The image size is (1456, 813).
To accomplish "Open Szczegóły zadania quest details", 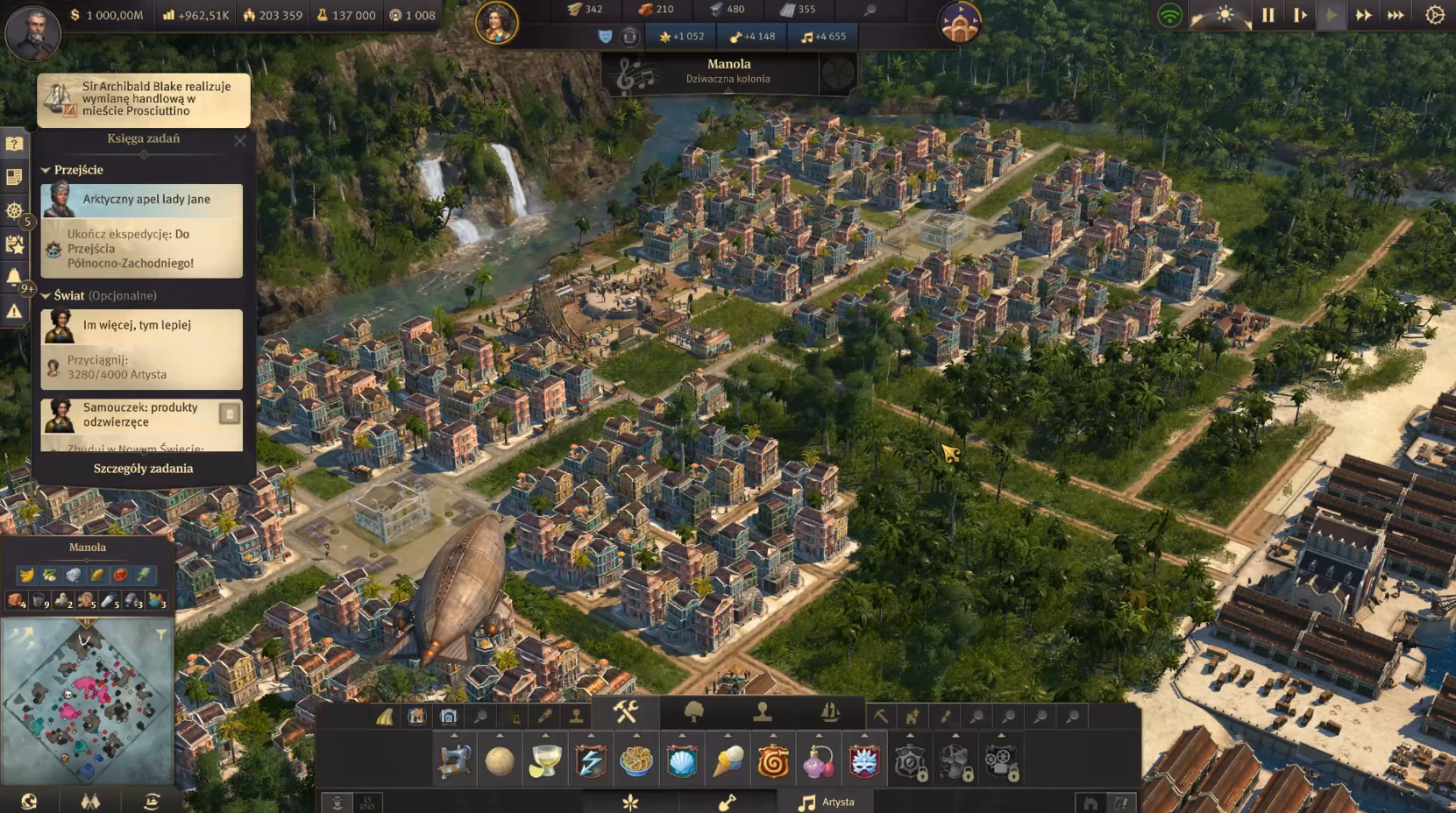I will tap(143, 469).
